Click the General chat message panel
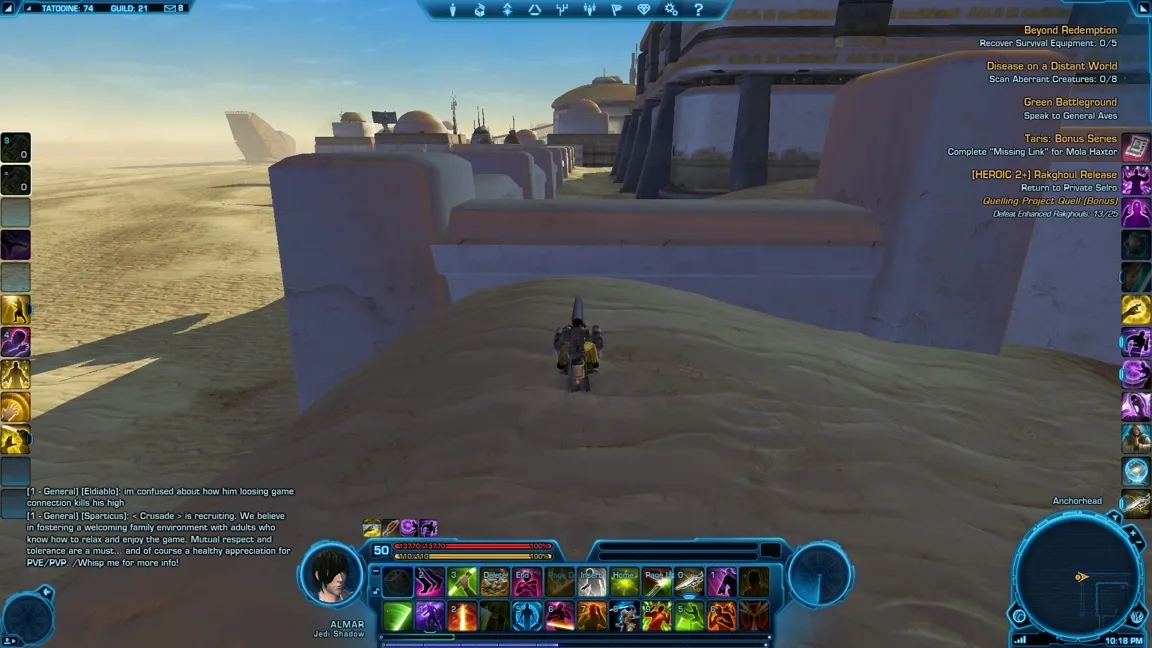 pyautogui.click(x=160, y=527)
